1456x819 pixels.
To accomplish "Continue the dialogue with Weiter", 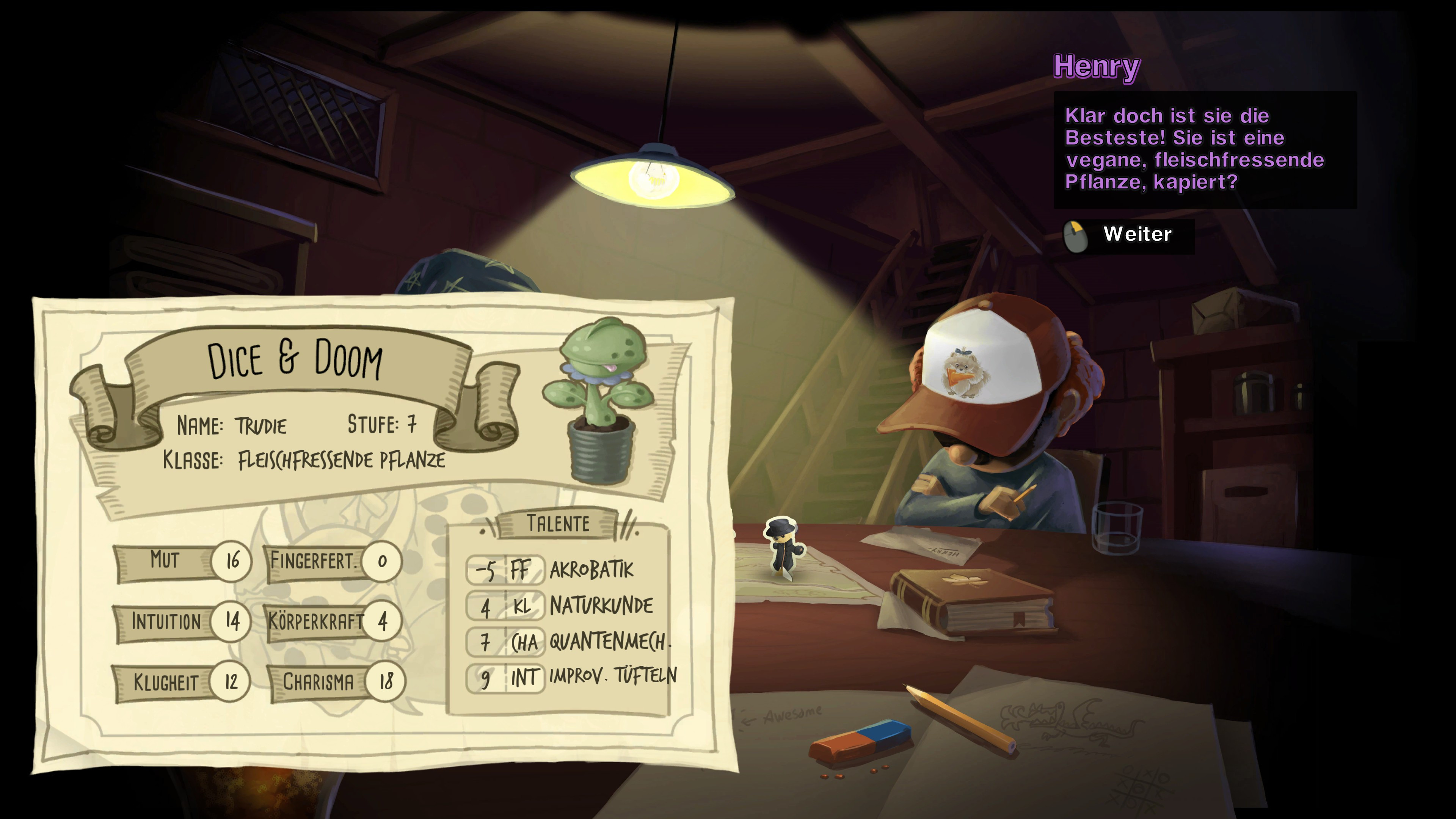I will tap(1136, 235).
